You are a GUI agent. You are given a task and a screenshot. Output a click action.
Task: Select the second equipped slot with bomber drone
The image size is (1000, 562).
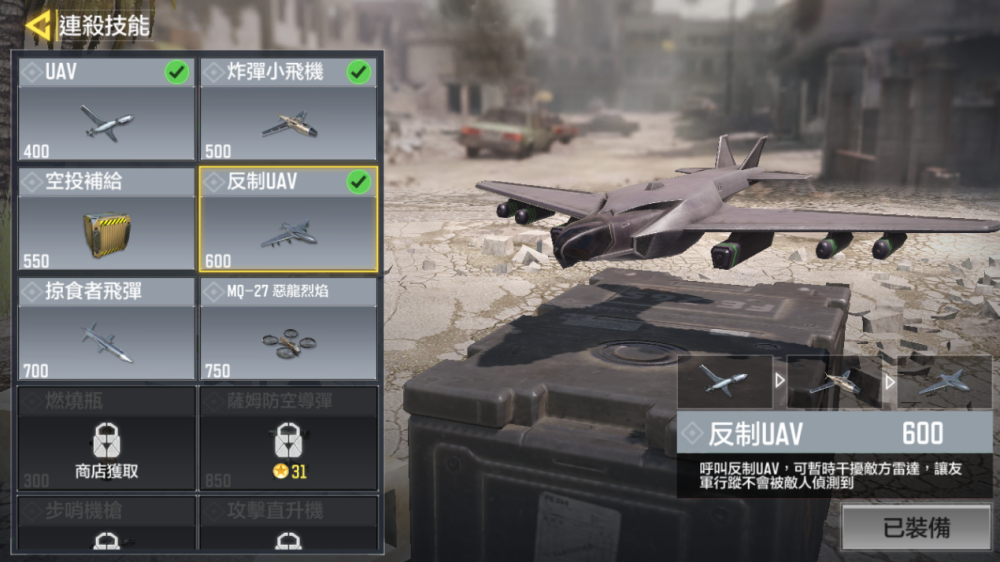834,381
